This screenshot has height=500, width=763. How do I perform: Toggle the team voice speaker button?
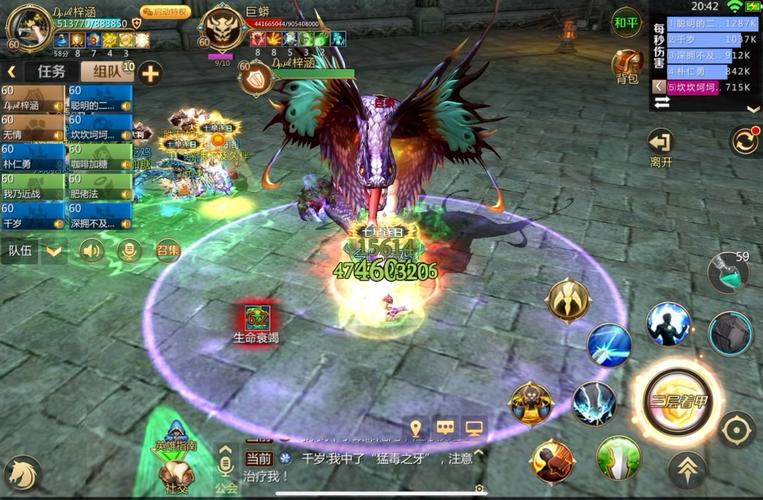pos(92,250)
